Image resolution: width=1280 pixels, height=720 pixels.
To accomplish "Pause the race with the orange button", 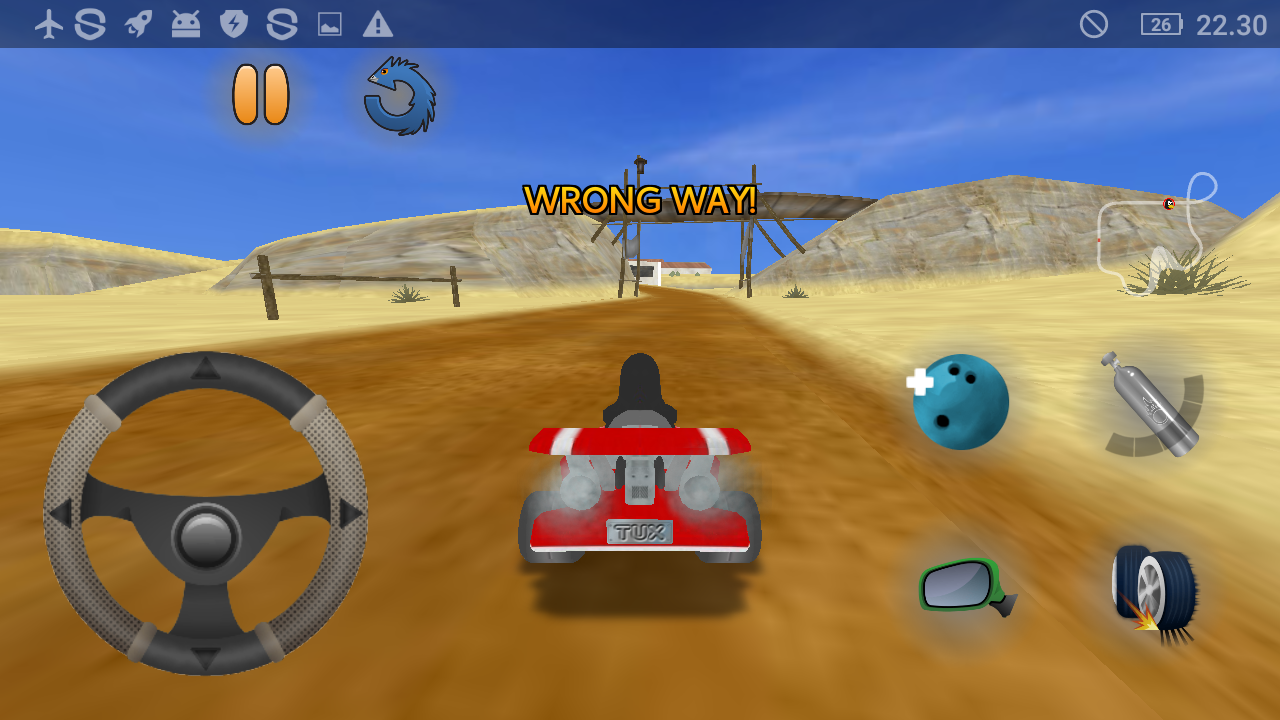I will tap(261, 95).
